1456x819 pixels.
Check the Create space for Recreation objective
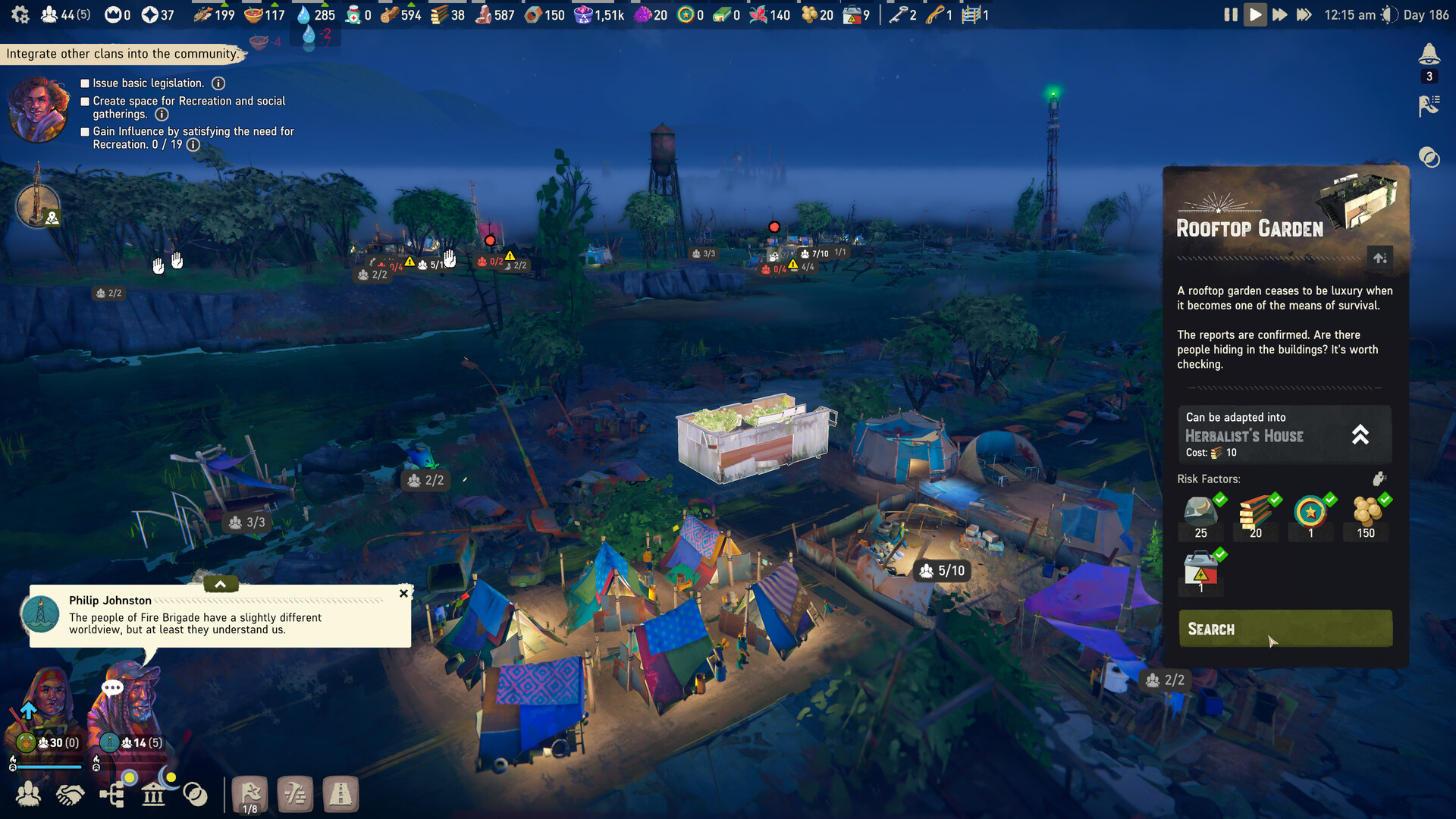coord(84,101)
